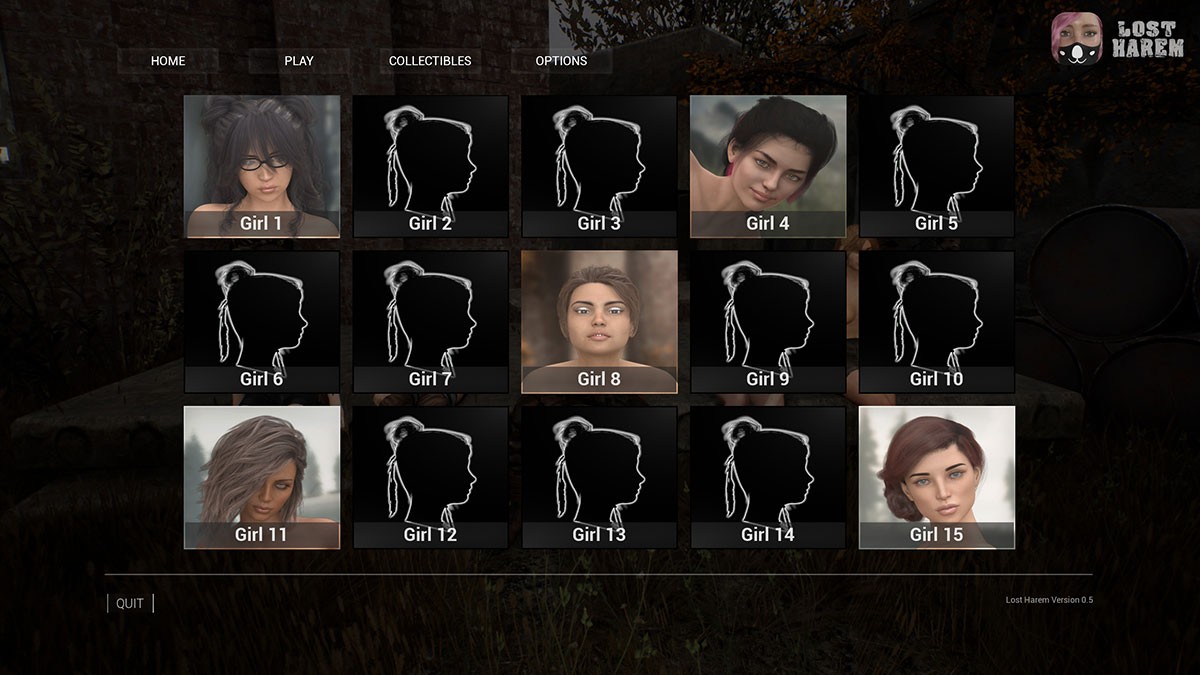Pick the locked Girl 6 silhouette

[x=262, y=321]
